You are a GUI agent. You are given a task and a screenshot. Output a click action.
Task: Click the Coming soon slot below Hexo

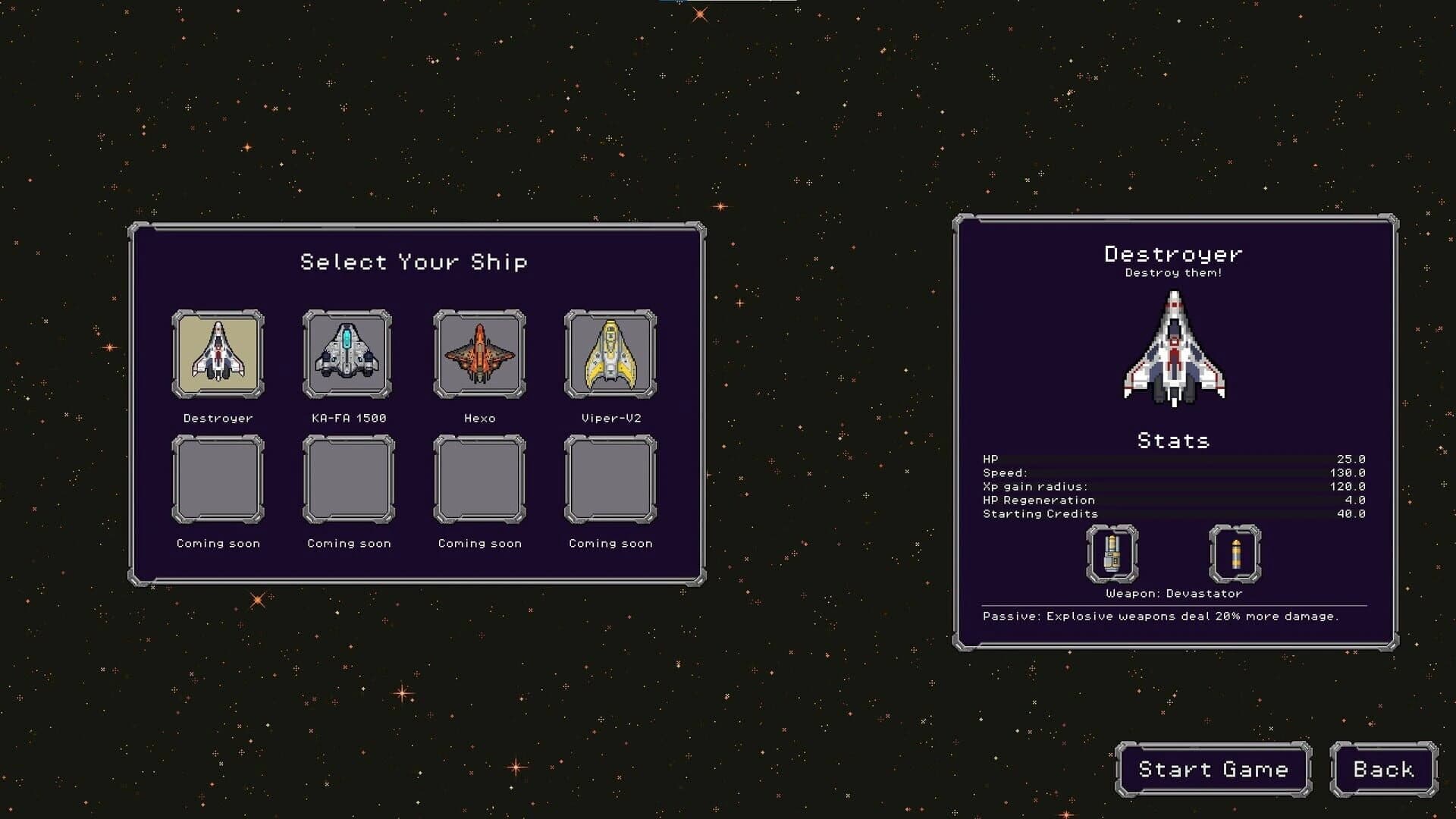[x=479, y=480]
